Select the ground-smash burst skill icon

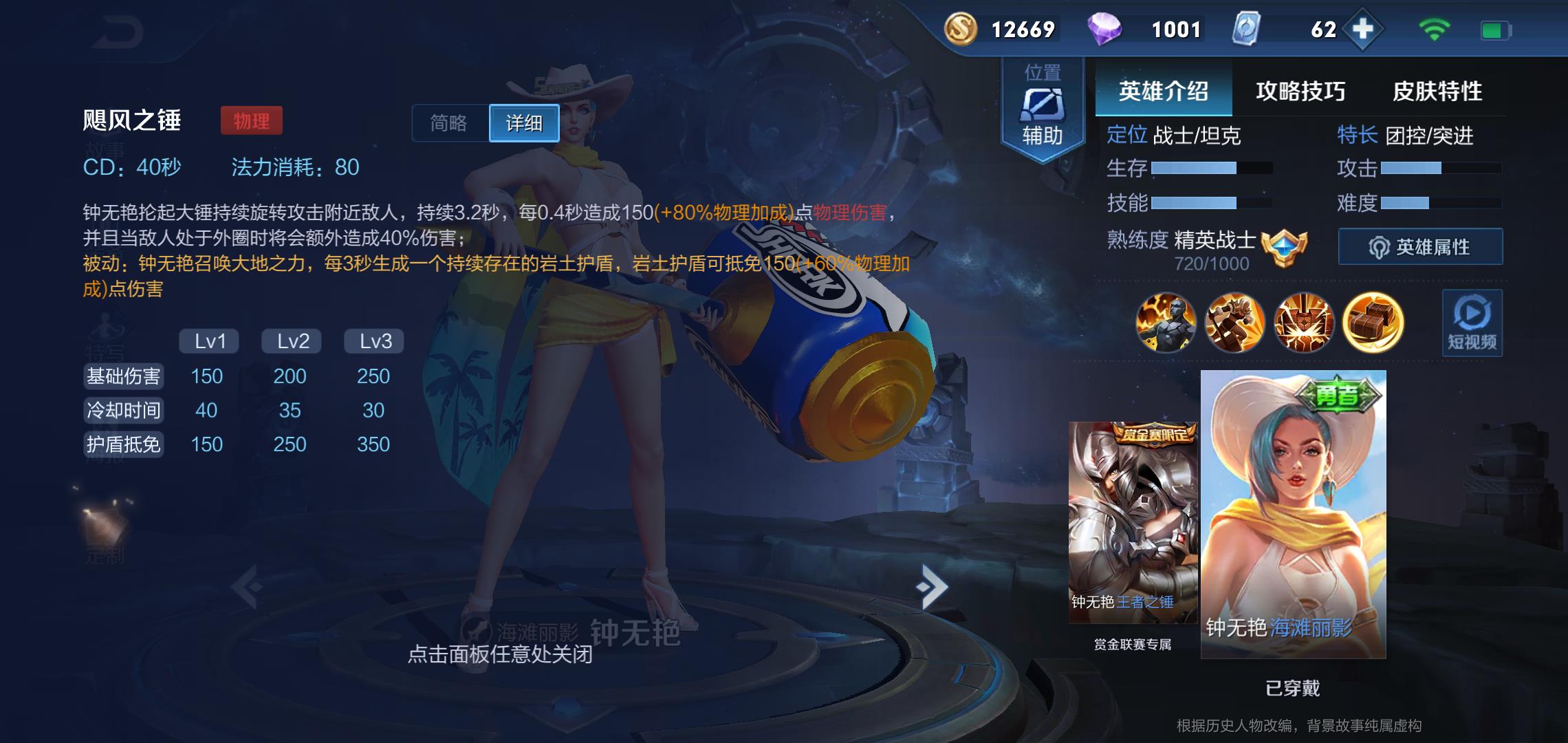pyautogui.click(x=1303, y=323)
